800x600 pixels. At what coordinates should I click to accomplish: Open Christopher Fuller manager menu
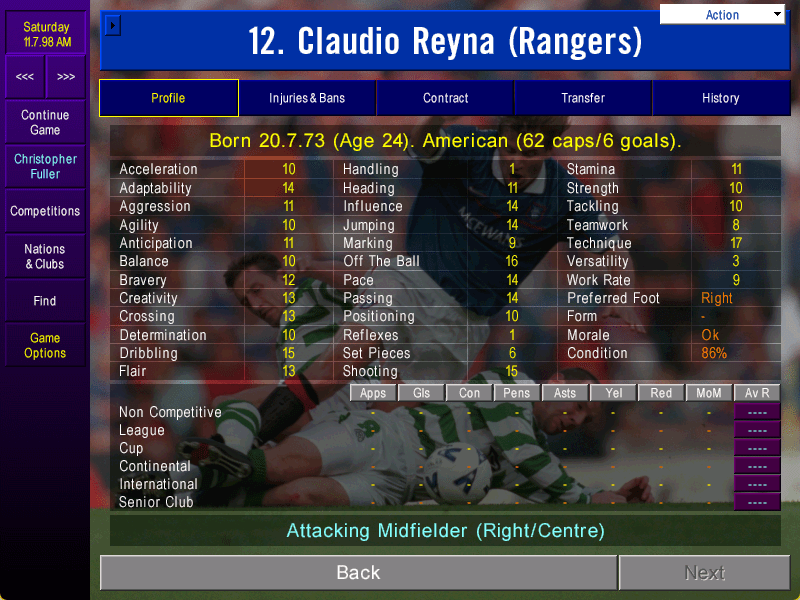[45, 166]
